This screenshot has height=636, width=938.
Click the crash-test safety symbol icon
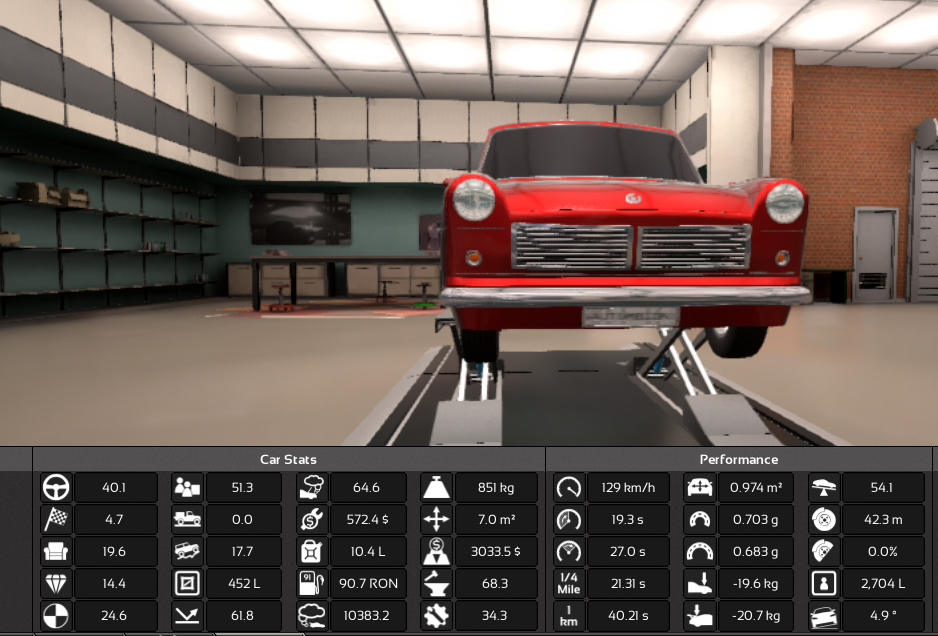click(x=56, y=616)
